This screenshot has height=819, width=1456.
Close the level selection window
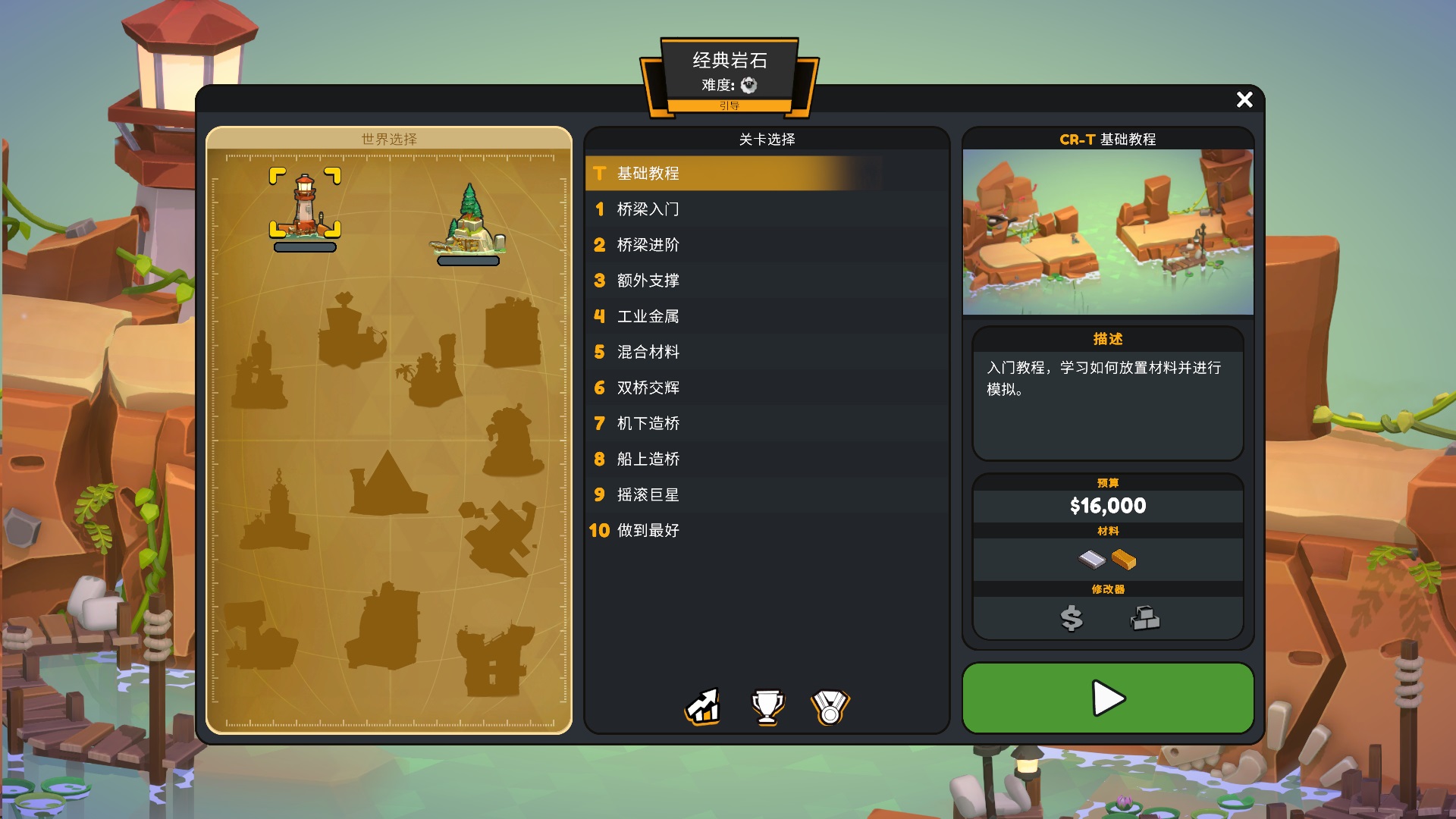(1244, 99)
